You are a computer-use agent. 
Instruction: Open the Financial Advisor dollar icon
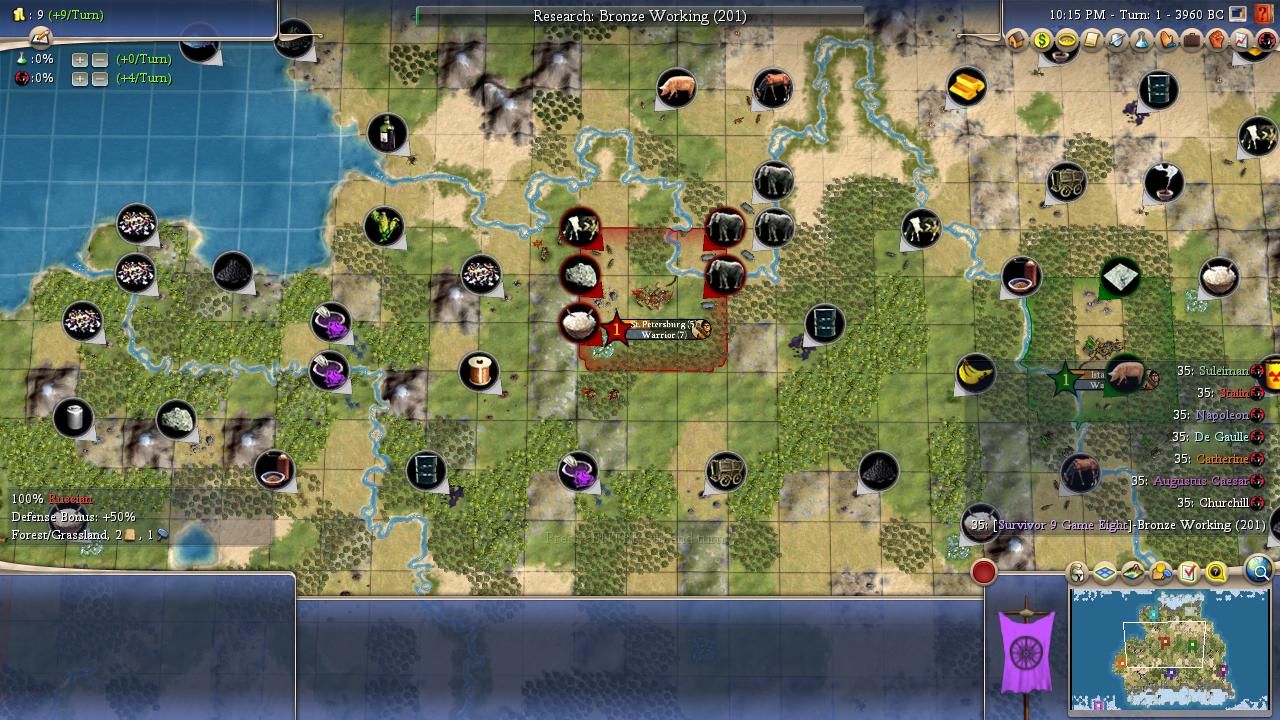[x=1042, y=41]
